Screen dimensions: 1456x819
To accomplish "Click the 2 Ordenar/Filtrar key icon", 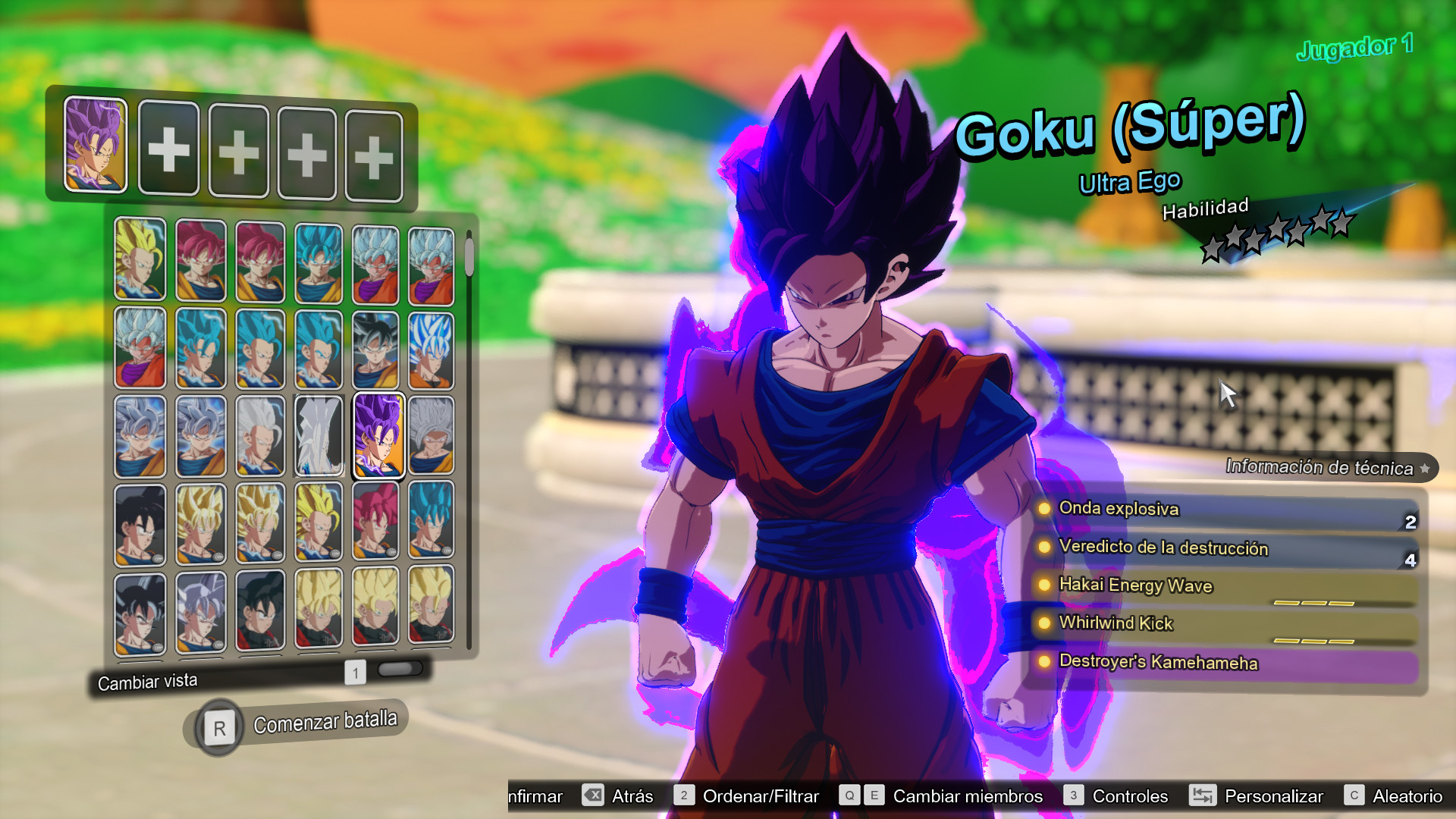I will pos(685,795).
